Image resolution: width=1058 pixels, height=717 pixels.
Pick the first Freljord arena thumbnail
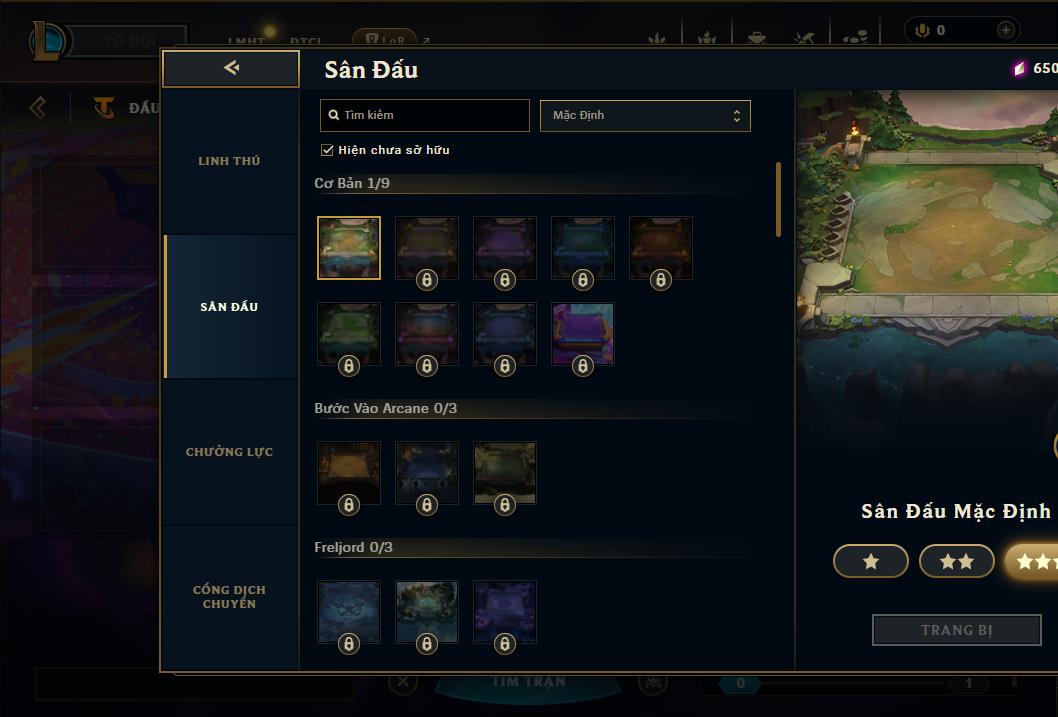(349, 612)
